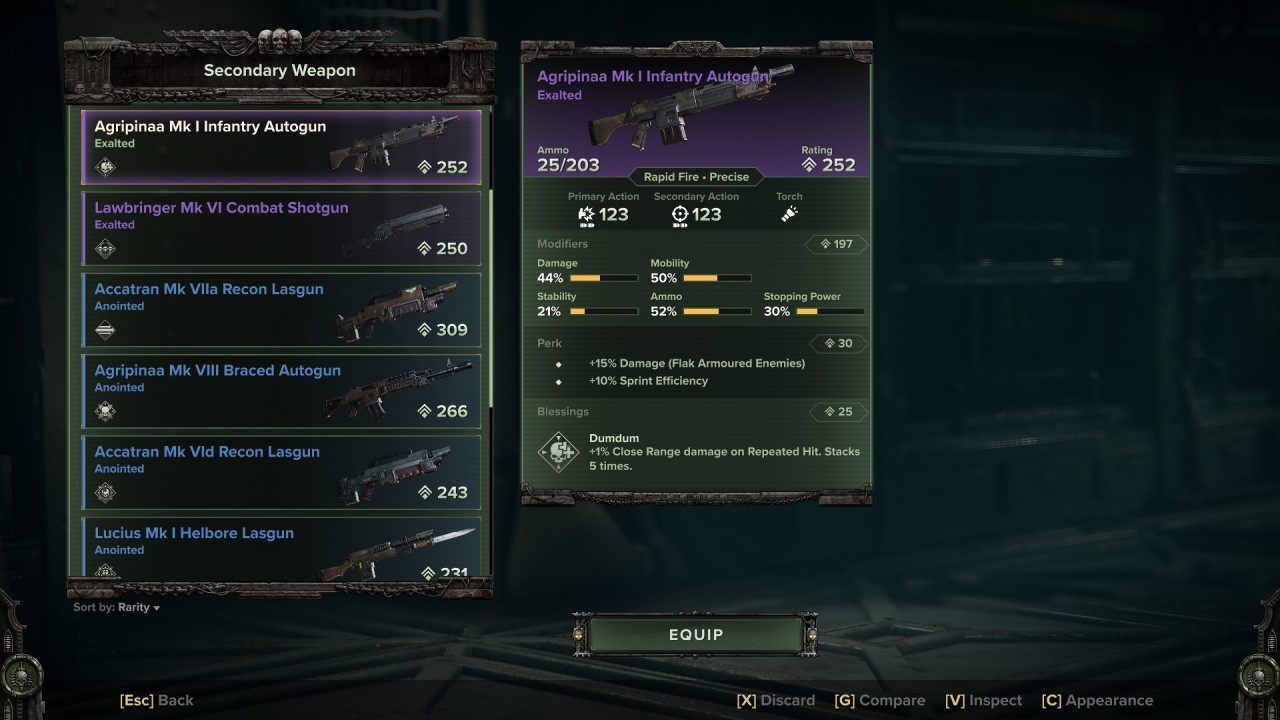The width and height of the screenshot is (1280, 720).
Task: Click the Anointed icon on the Accatran Mk VIIa Recon Lasgun
Action: coord(104,331)
